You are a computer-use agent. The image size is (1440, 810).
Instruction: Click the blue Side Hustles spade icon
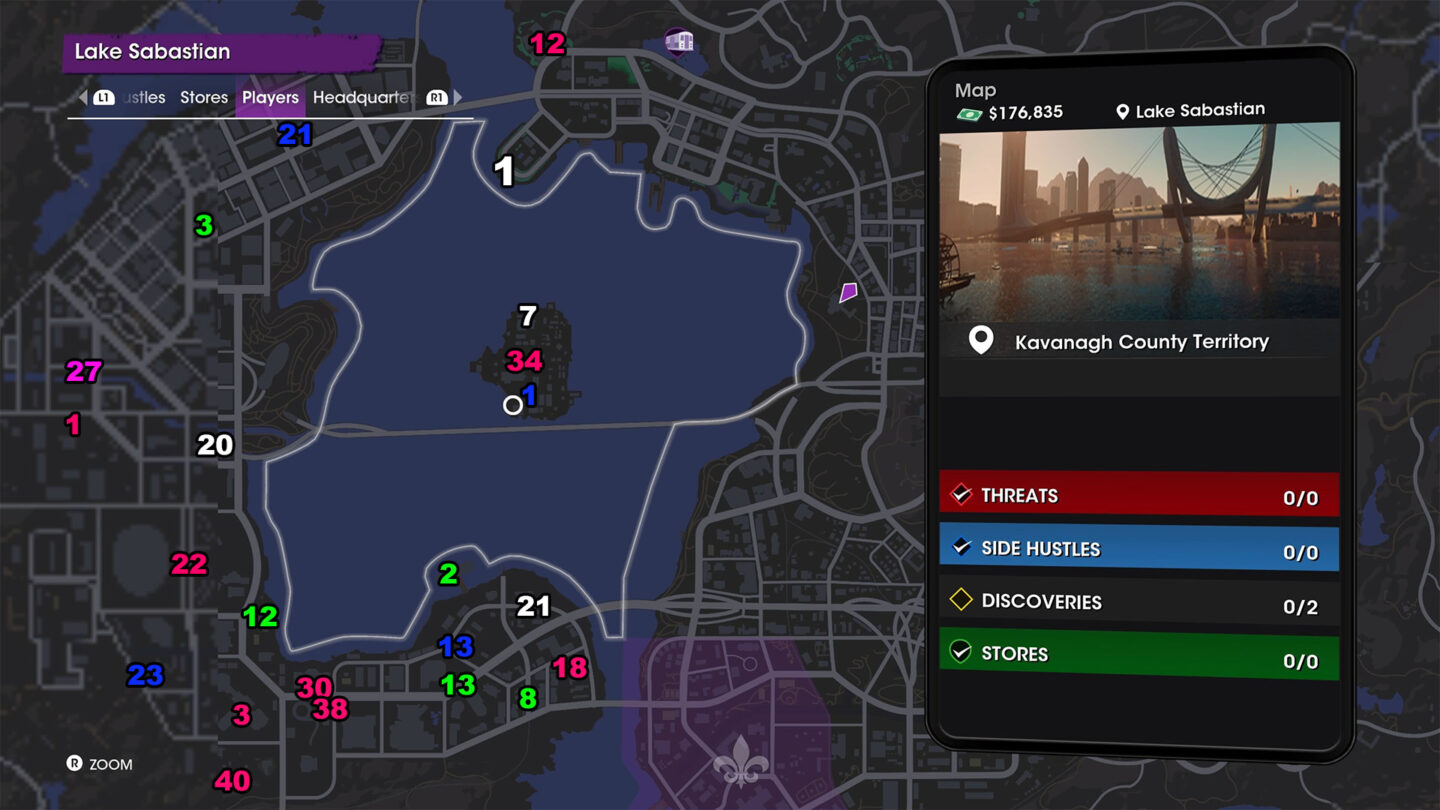[x=961, y=548]
